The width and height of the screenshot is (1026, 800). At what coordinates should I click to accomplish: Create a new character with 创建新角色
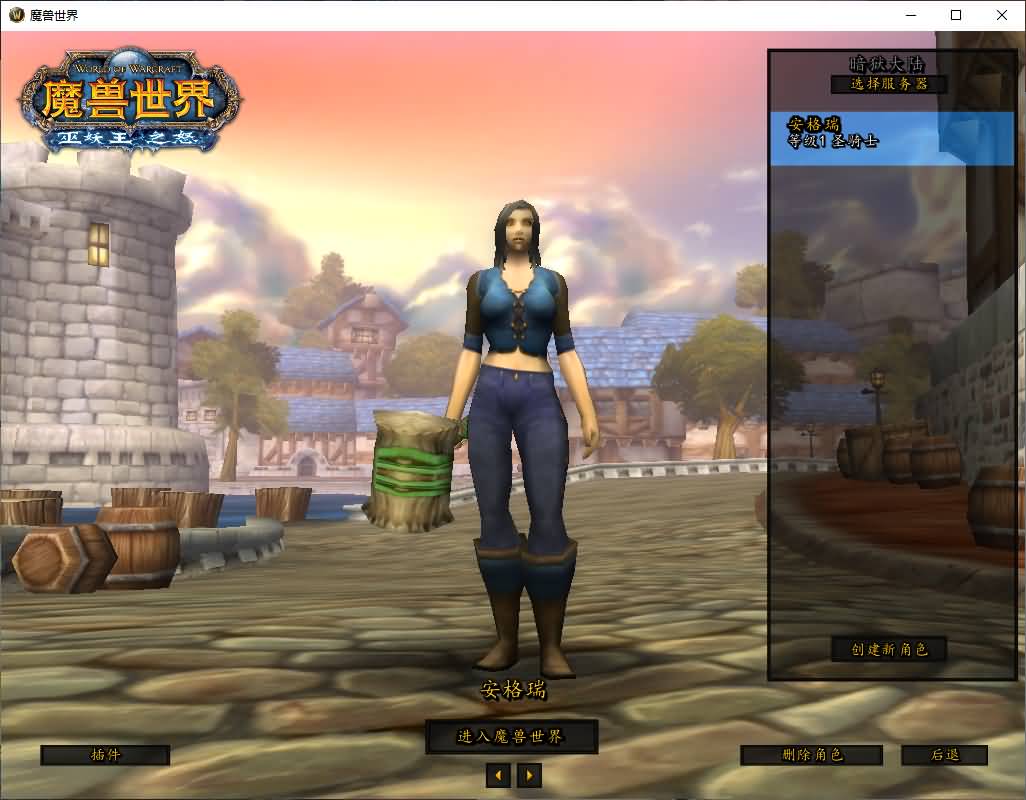pyautogui.click(x=889, y=649)
